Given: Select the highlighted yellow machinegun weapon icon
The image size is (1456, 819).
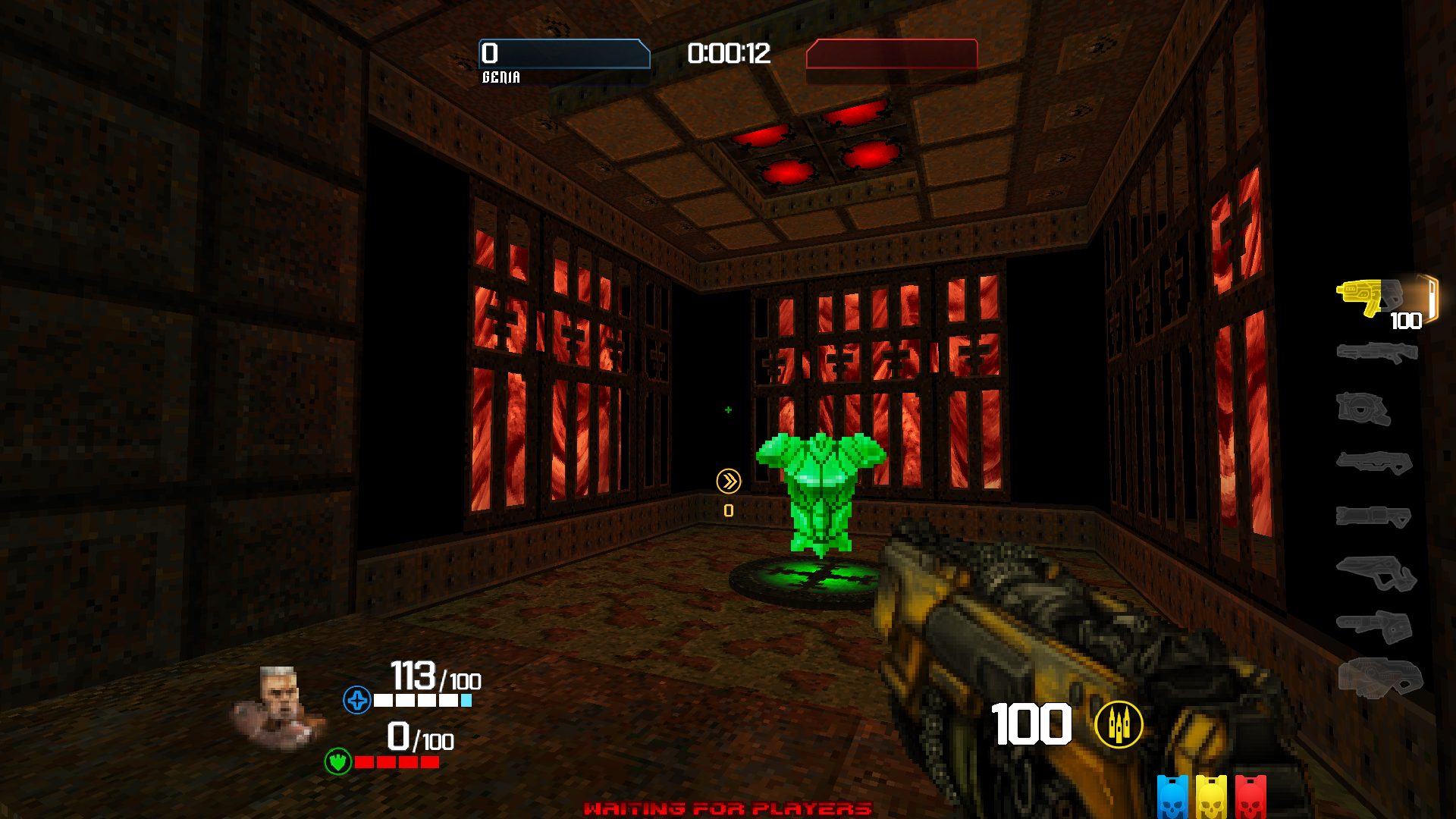Looking at the screenshot, I should tap(1369, 297).
